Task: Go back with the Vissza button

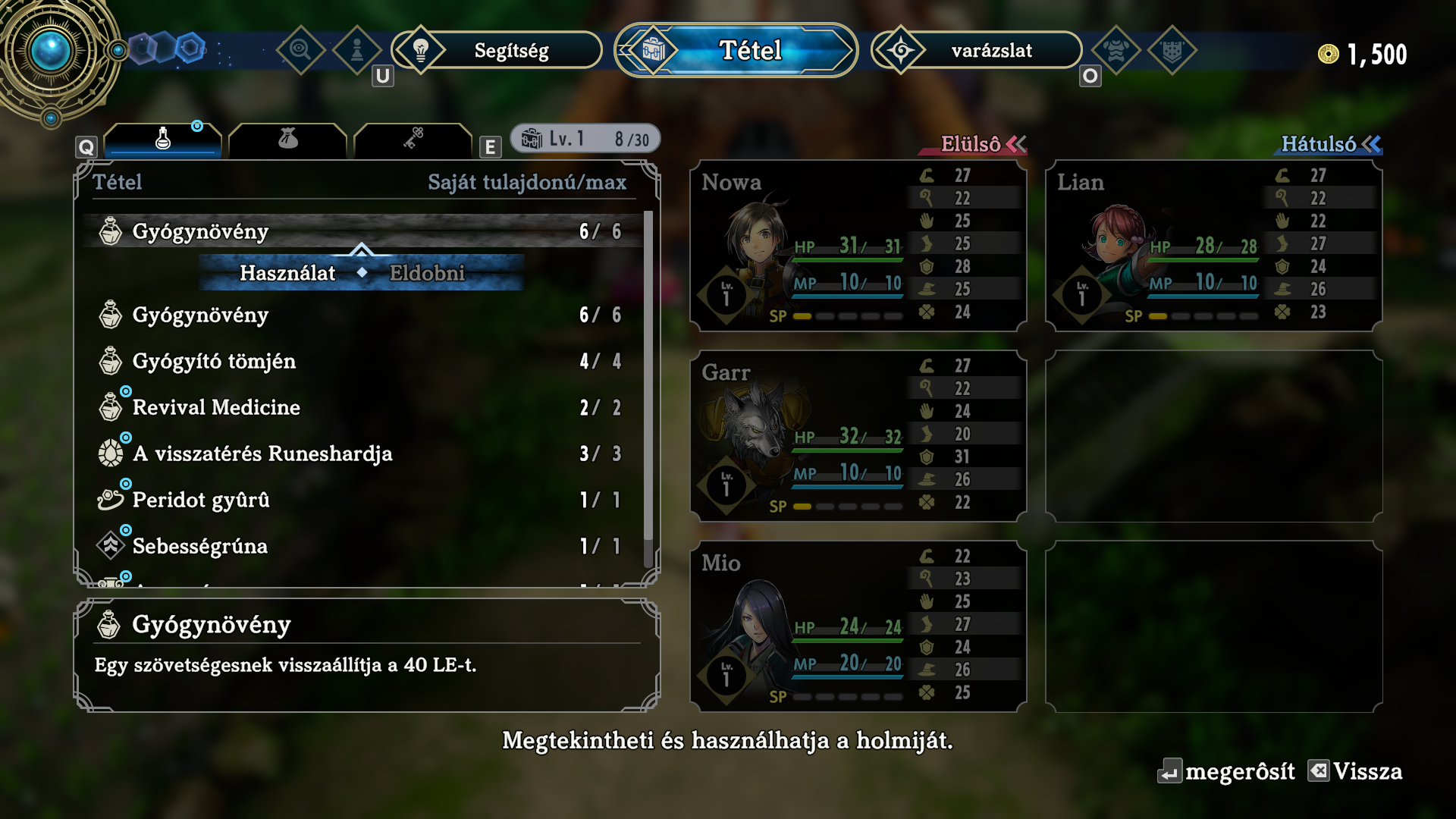Action: pyautogui.click(x=1356, y=772)
